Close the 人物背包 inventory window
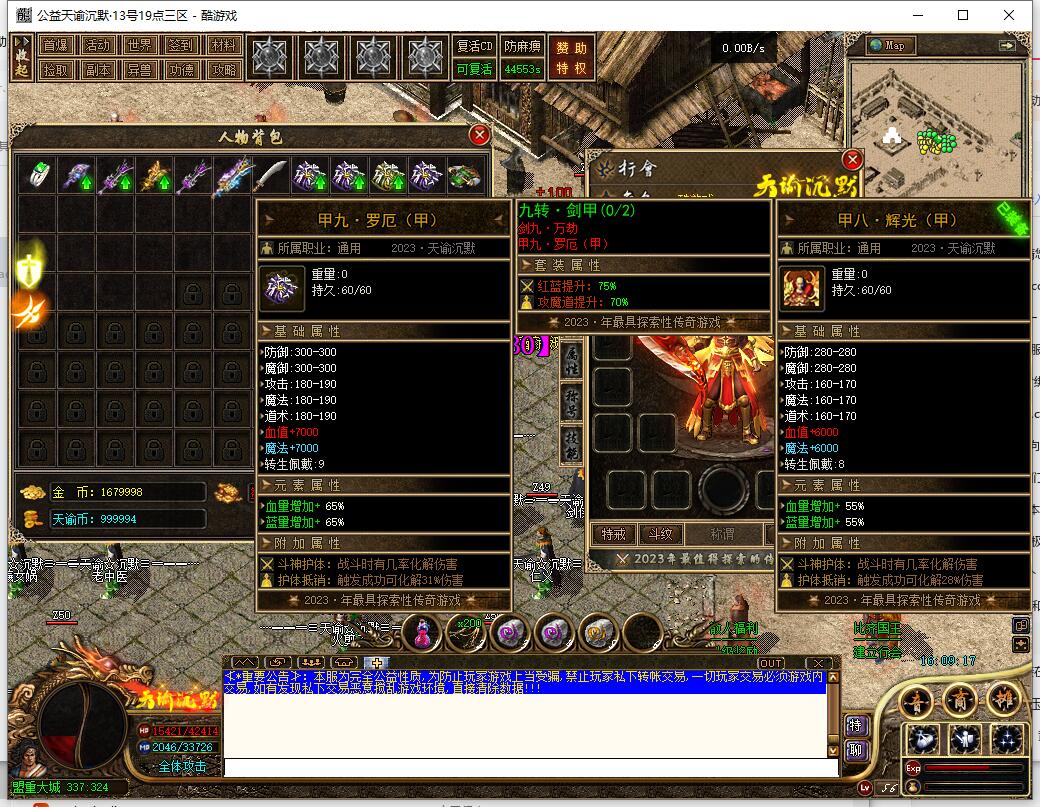The image size is (1040, 807). click(x=480, y=135)
